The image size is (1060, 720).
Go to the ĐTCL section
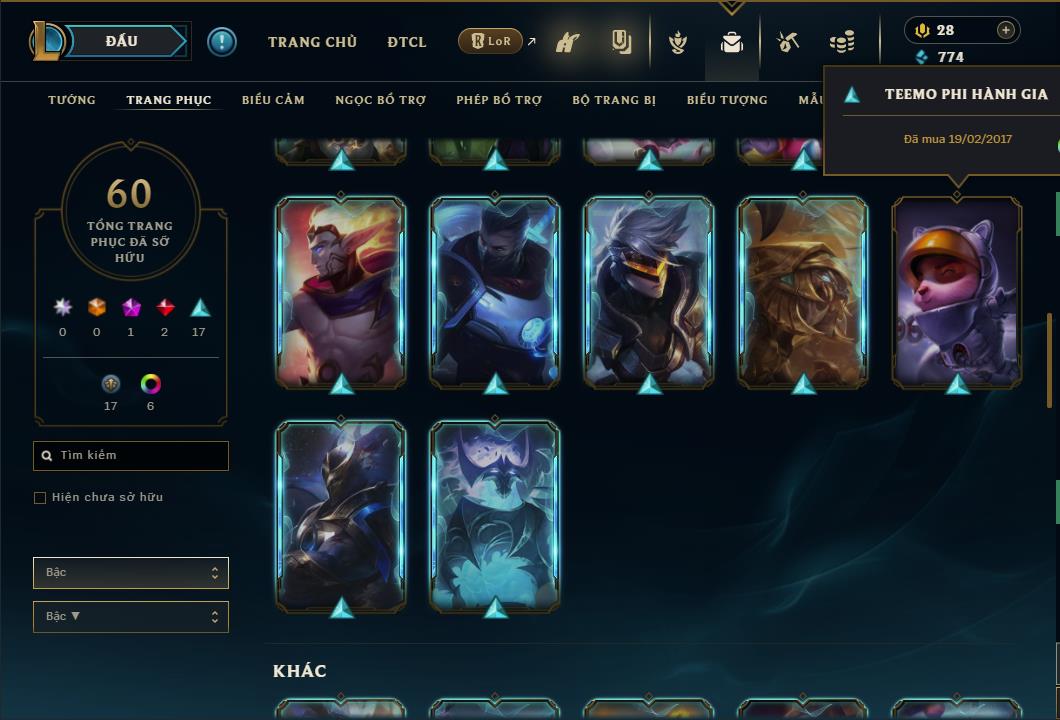(x=406, y=42)
